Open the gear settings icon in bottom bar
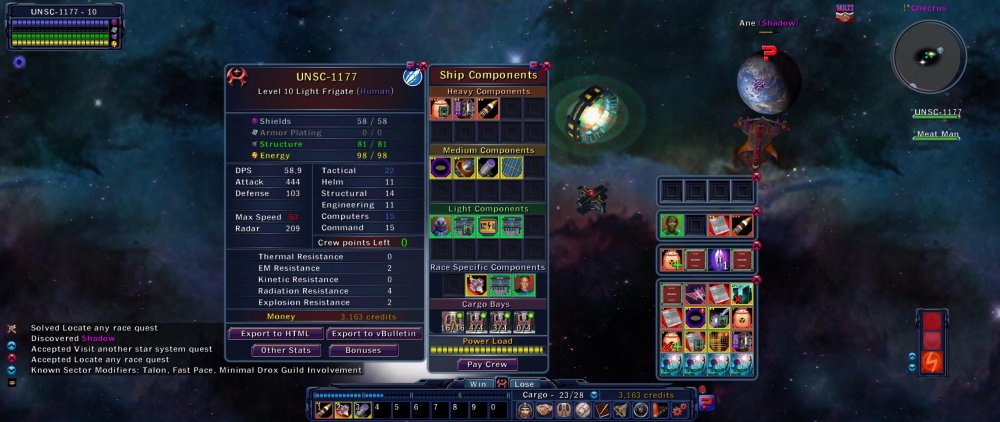This screenshot has height=422, width=1000. coord(680,409)
